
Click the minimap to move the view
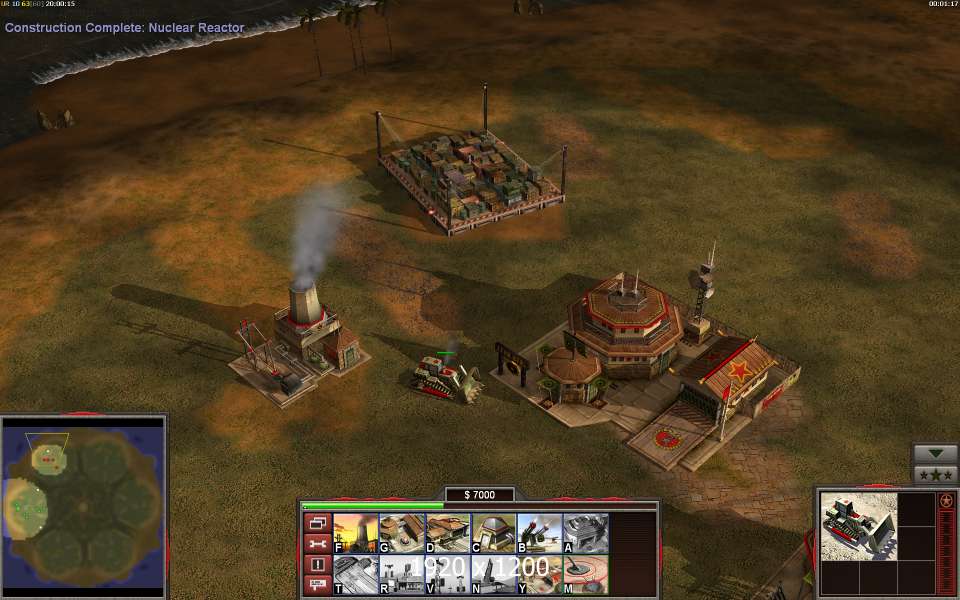click(83, 505)
